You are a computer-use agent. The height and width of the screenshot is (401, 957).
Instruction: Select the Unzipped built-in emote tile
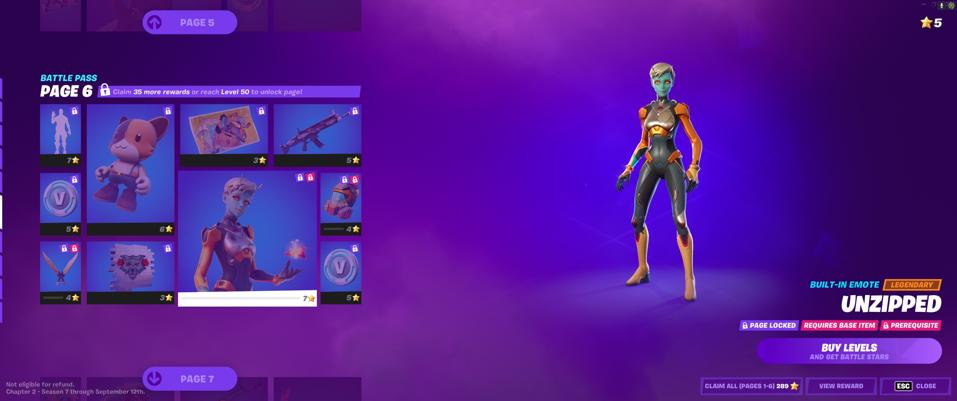pyautogui.click(x=247, y=237)
